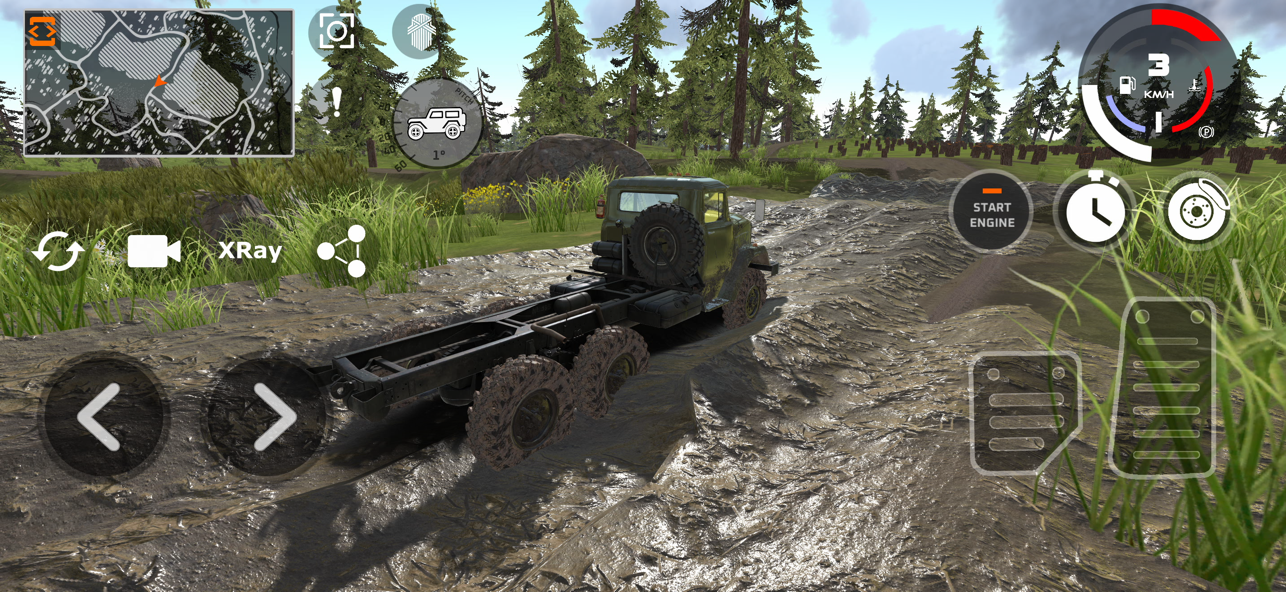Open the three-node share-style icon
This screenshot has width=1286, height=592.
tap(343, 251)
